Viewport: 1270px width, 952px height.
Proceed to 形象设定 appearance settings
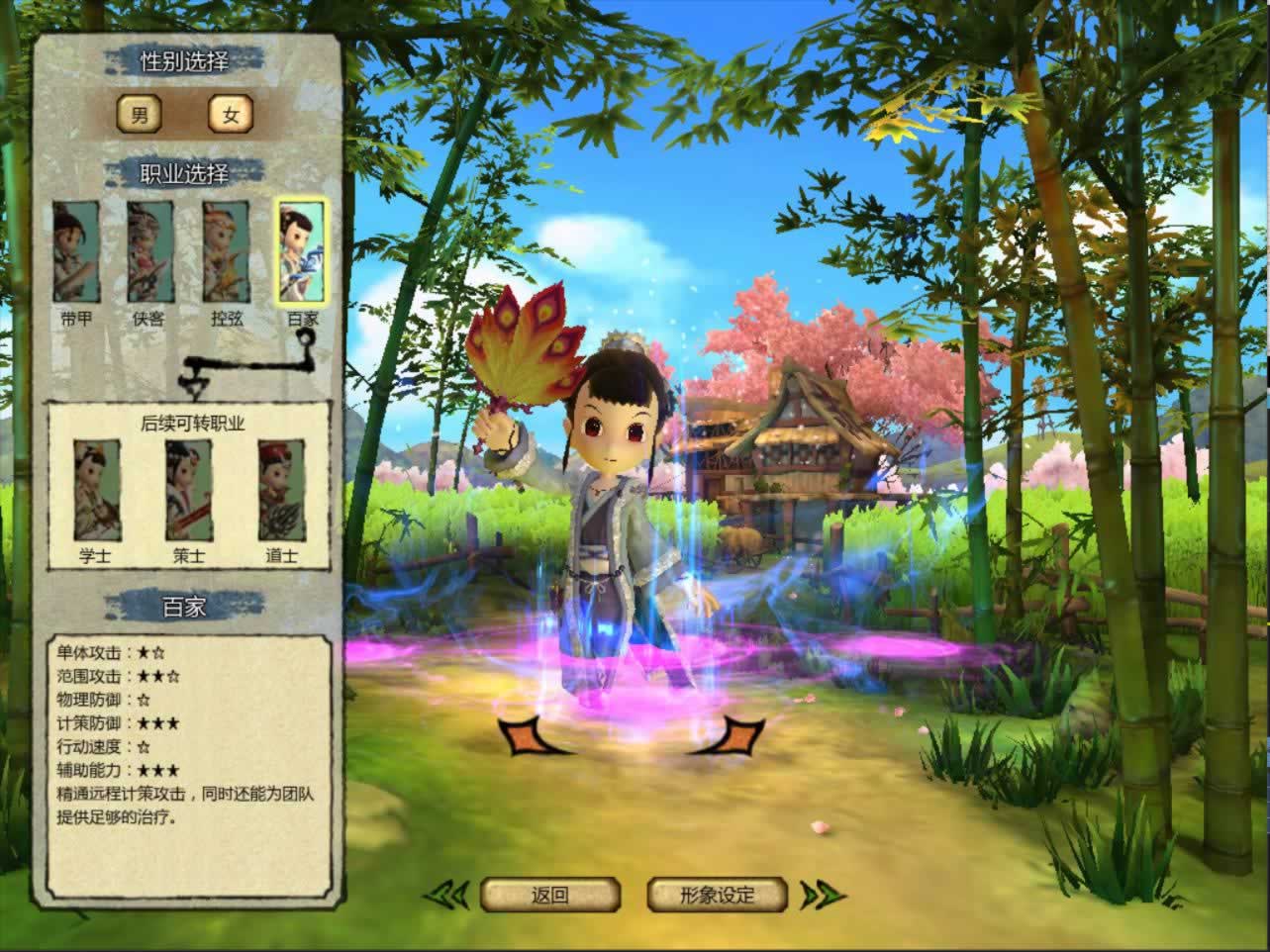click(718, 896)
